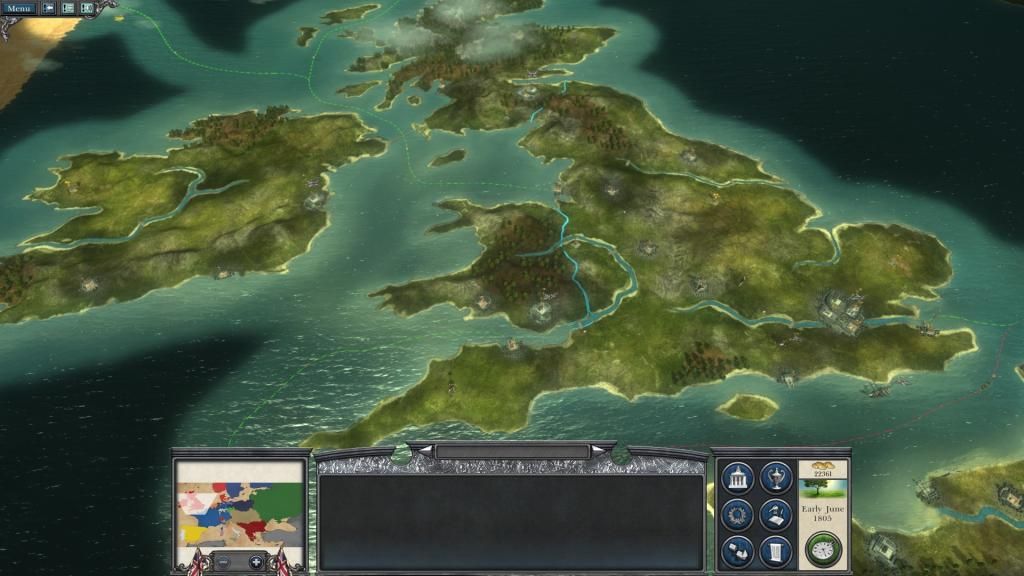
Task: Click the exclamation arrow icon beside Menu
Action: pyautogui.click(x=48, y=8)
